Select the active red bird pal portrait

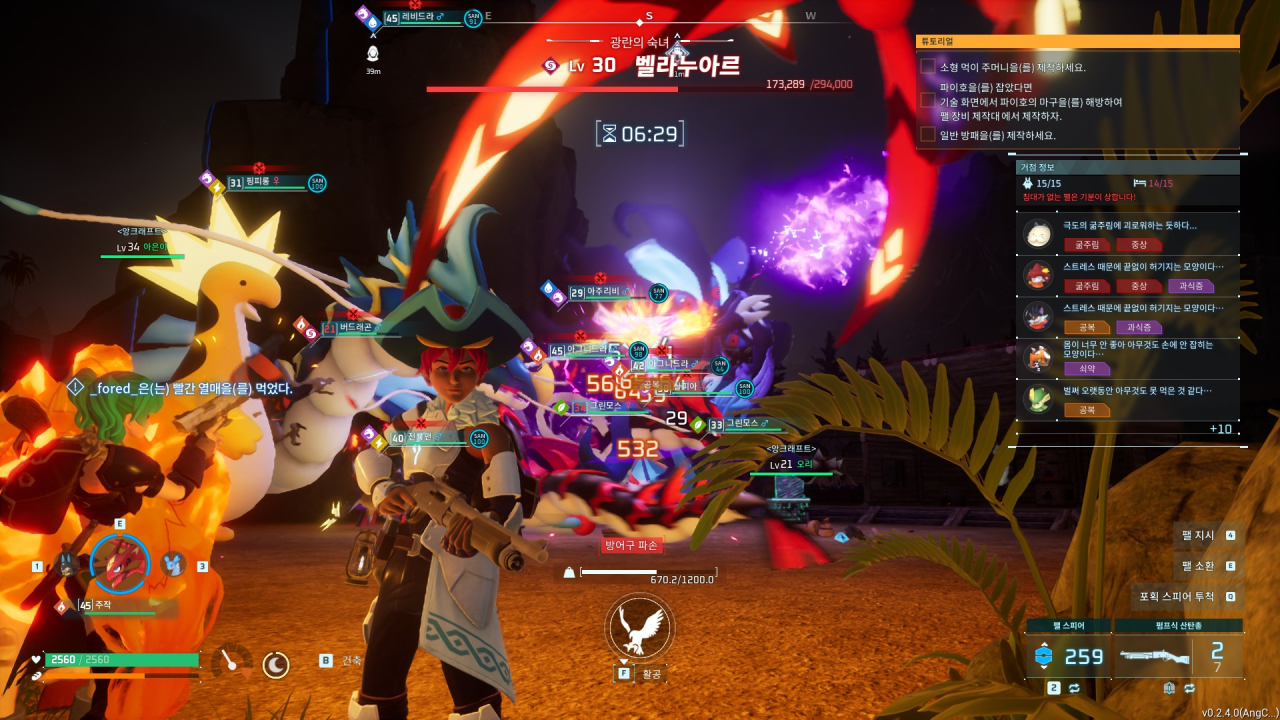(x=119, y=563)
